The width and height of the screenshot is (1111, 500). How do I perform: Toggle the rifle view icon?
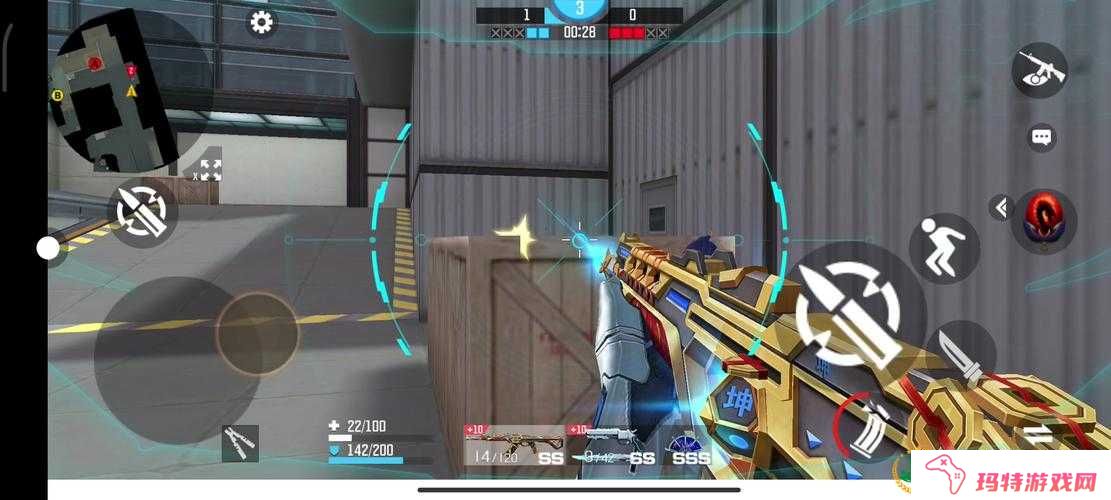click(x=1040, y=70)
